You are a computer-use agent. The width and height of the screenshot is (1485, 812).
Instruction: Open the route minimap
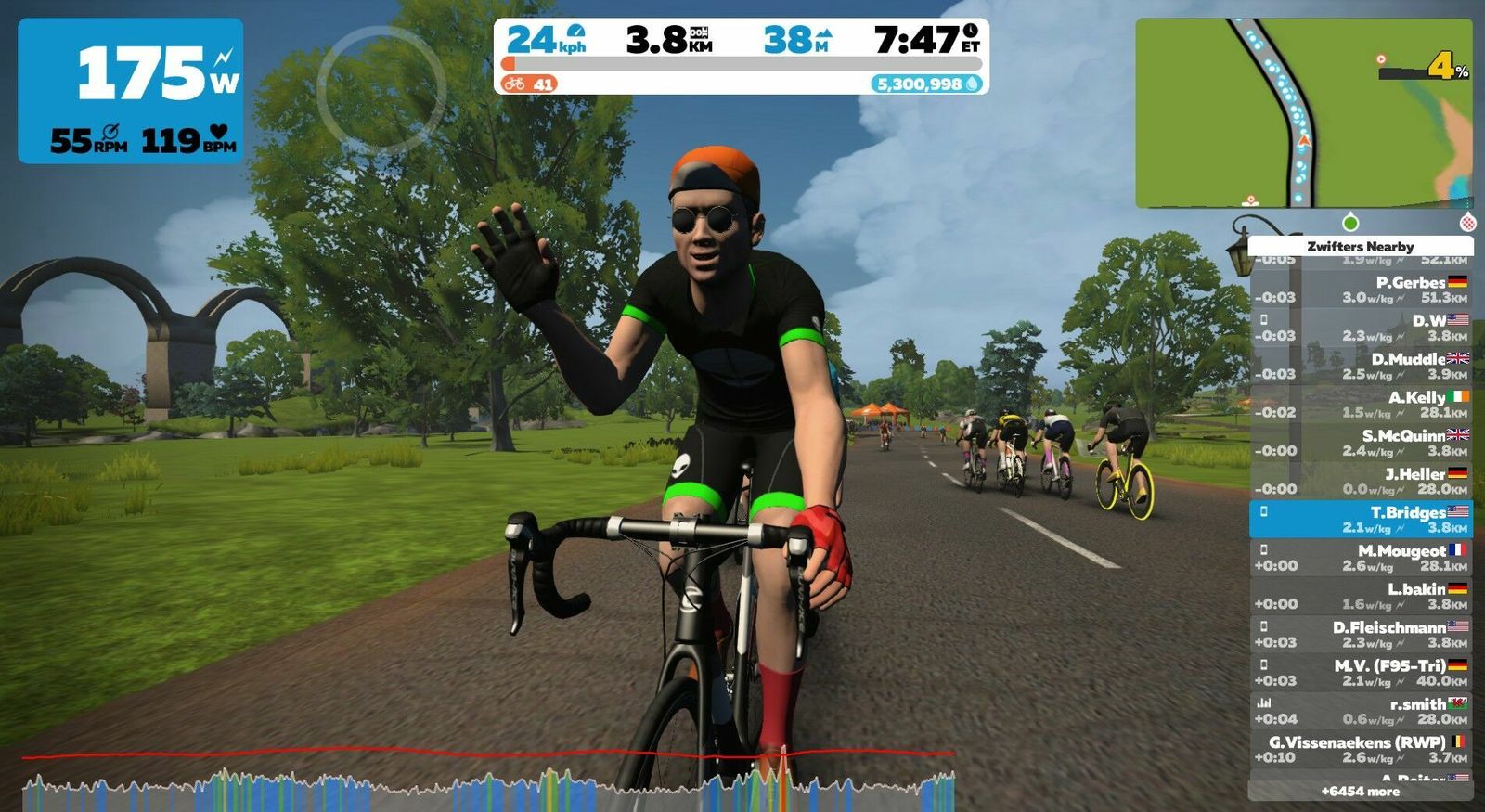pos(1303,112)
